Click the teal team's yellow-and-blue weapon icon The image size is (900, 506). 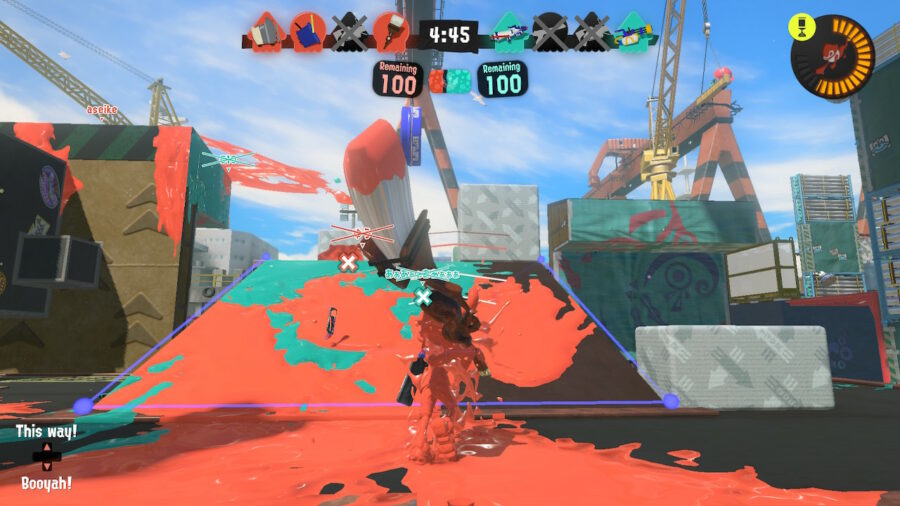pyautogui.click(x=632, y=33)
